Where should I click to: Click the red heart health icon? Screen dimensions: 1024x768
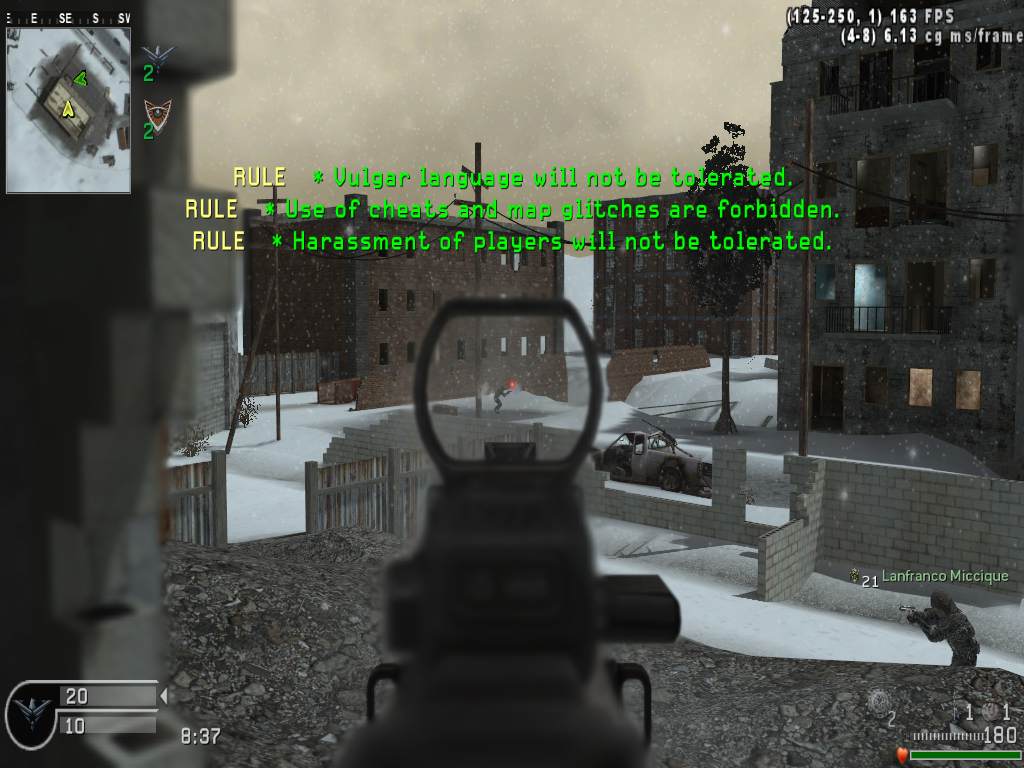click(900, 754)
